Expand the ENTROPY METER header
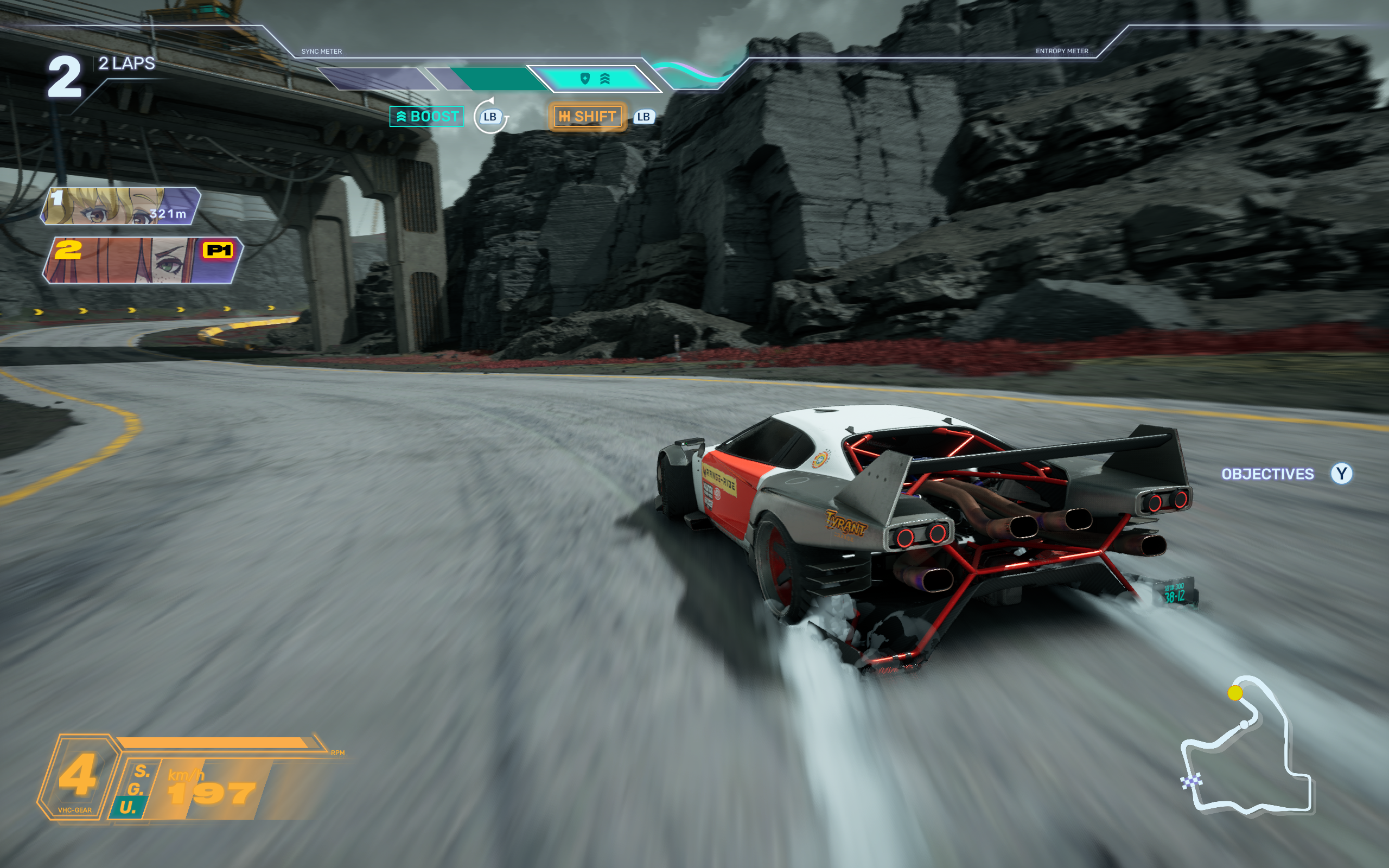The height and width of the screenshot is (868, 1389). point(1062,50)
